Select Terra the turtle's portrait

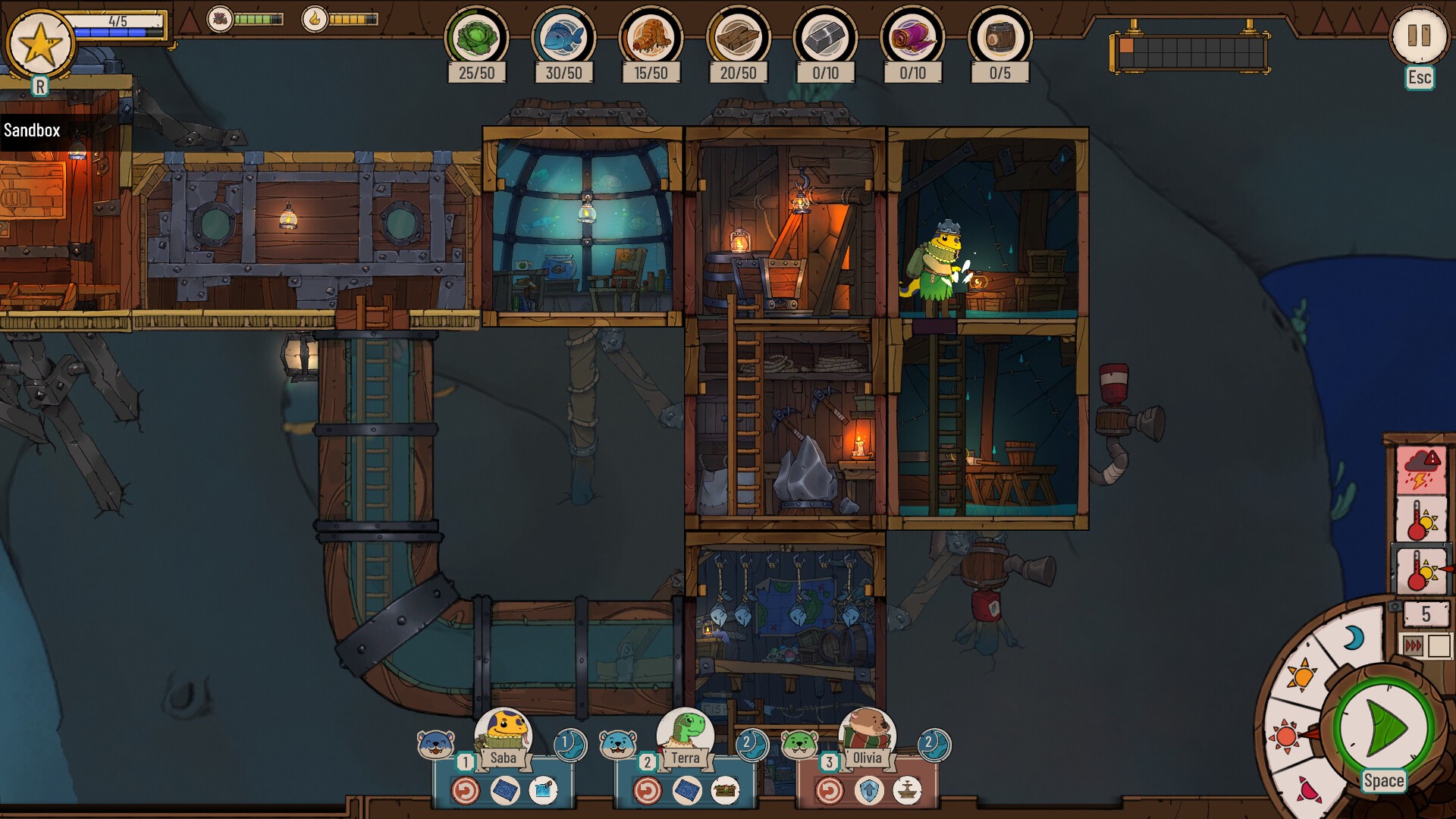685,731
